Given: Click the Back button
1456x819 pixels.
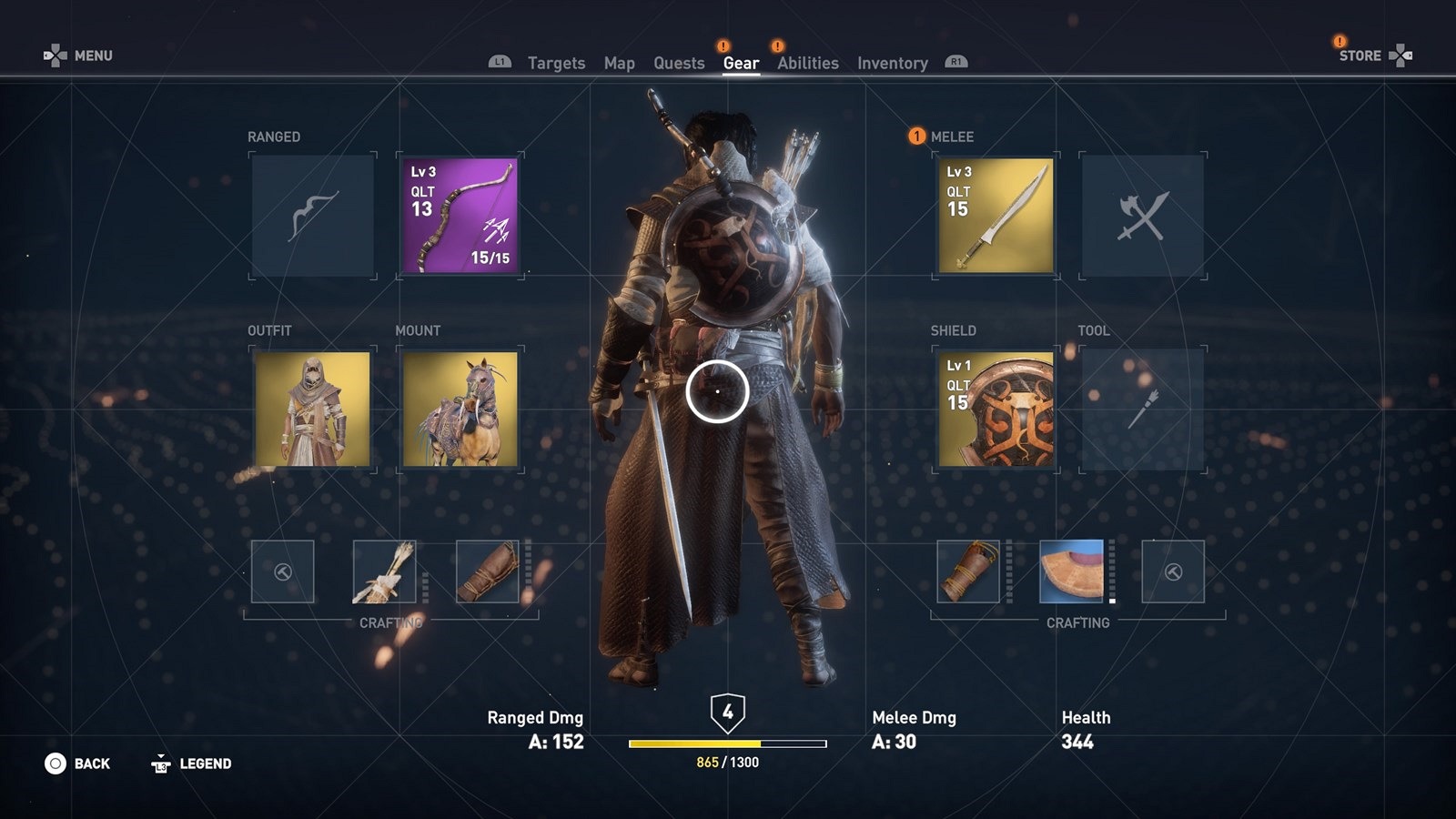Looking at the screenshot, I should tap(78, 763).
